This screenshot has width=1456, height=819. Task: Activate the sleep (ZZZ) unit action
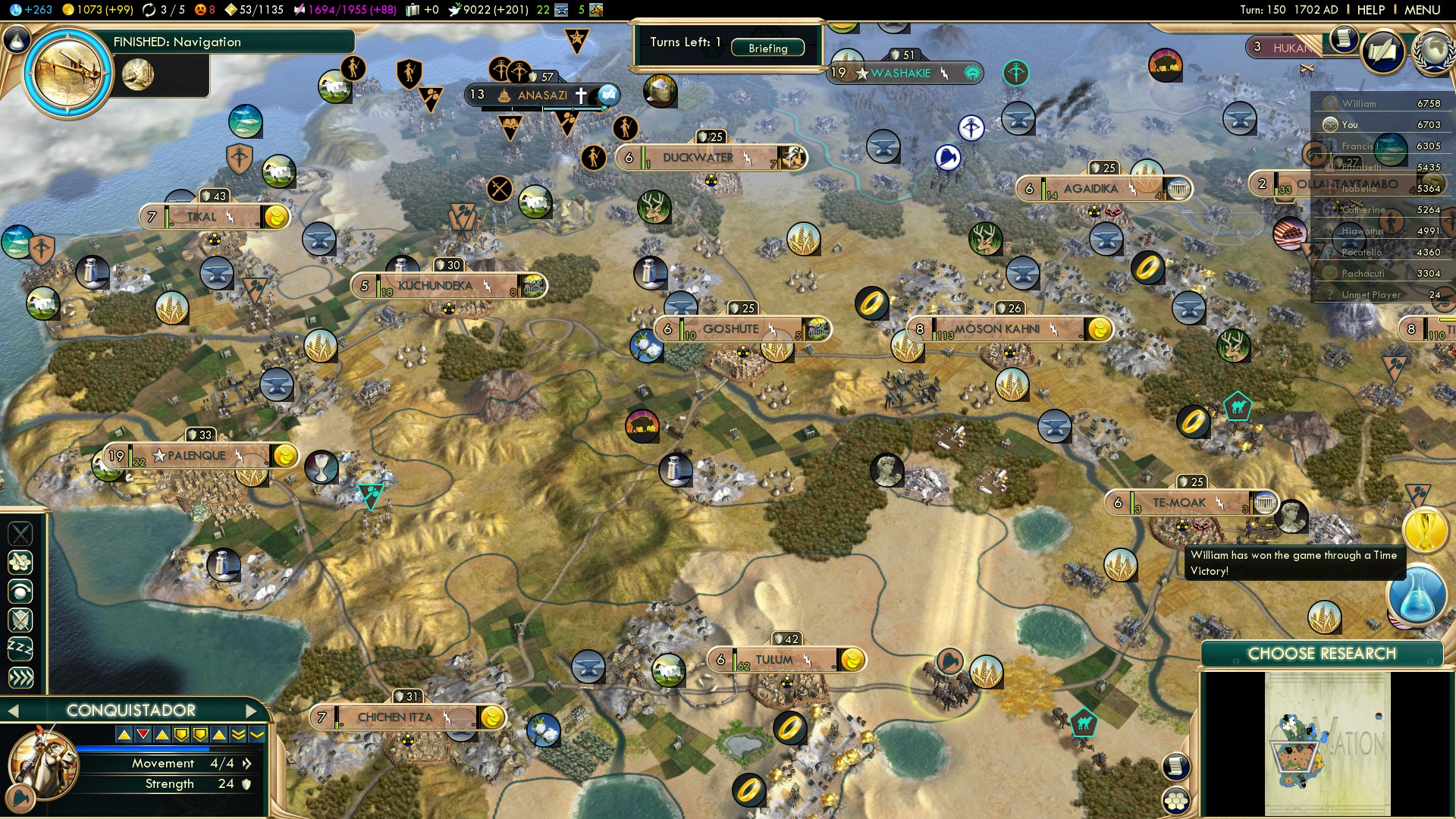pos(20,649)
